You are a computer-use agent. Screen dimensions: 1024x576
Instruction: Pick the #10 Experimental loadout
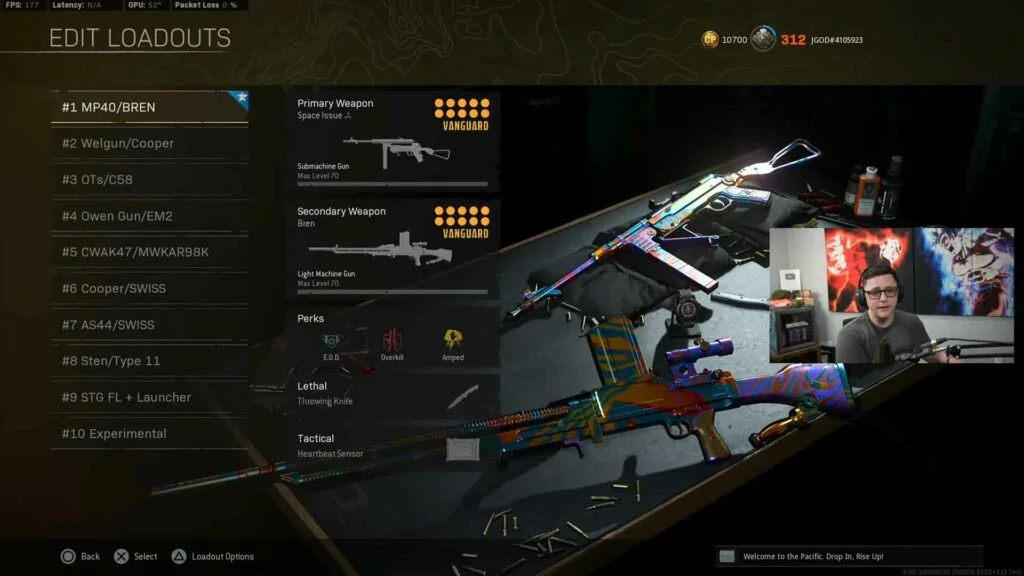[x=149, y=434]
